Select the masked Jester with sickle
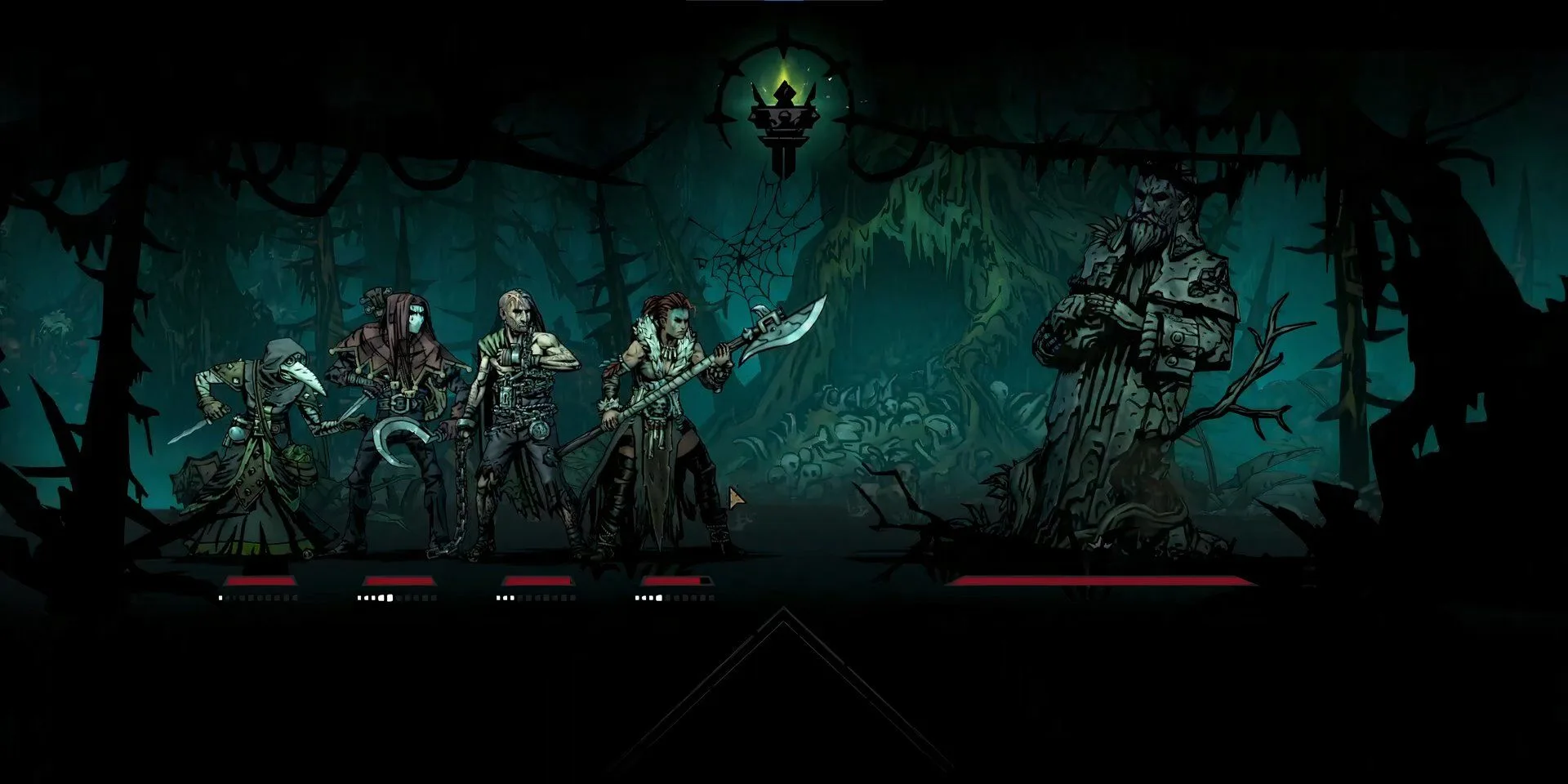1568x784 pixels. pyautogui.click(x=398, y=408)
